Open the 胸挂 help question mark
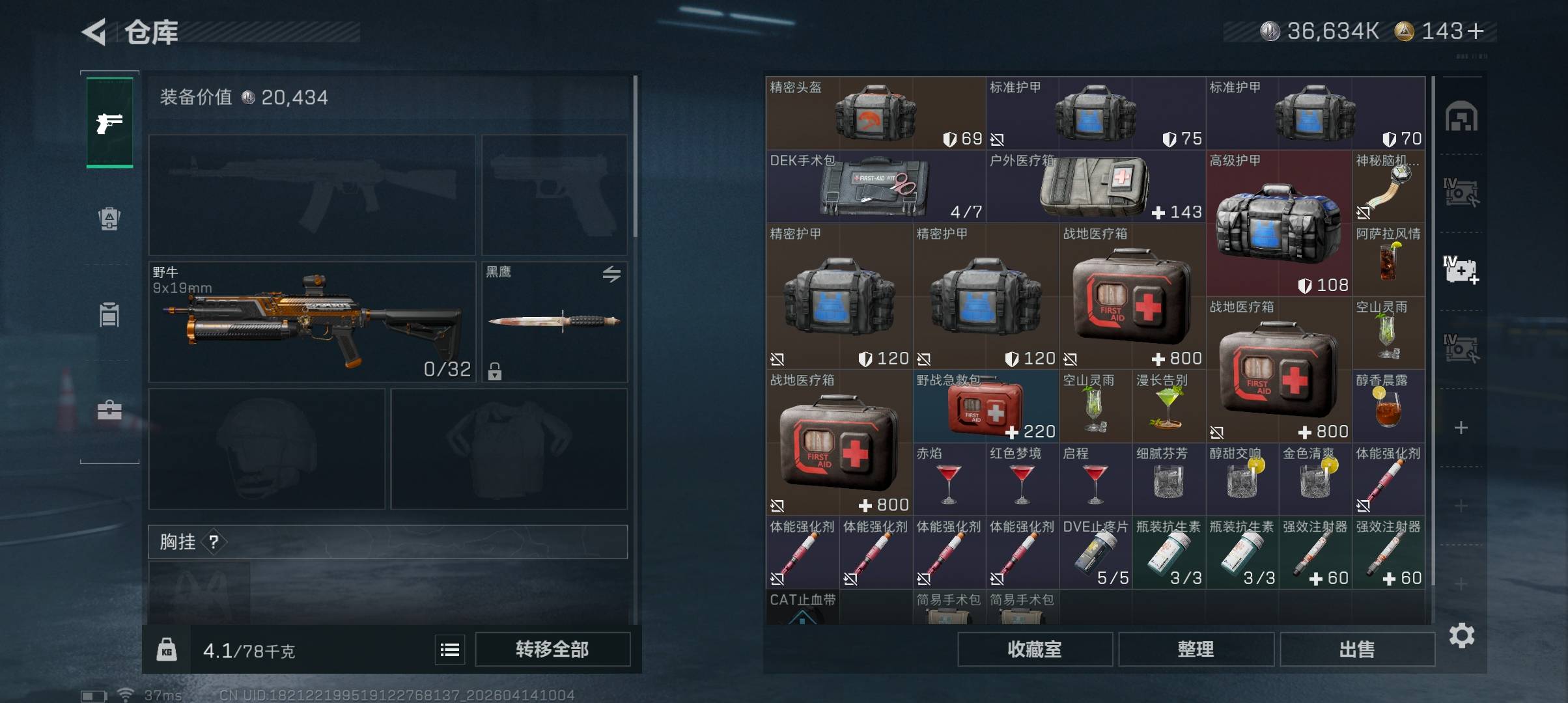The image size is (1568, 703). click(x=214, y=542)
